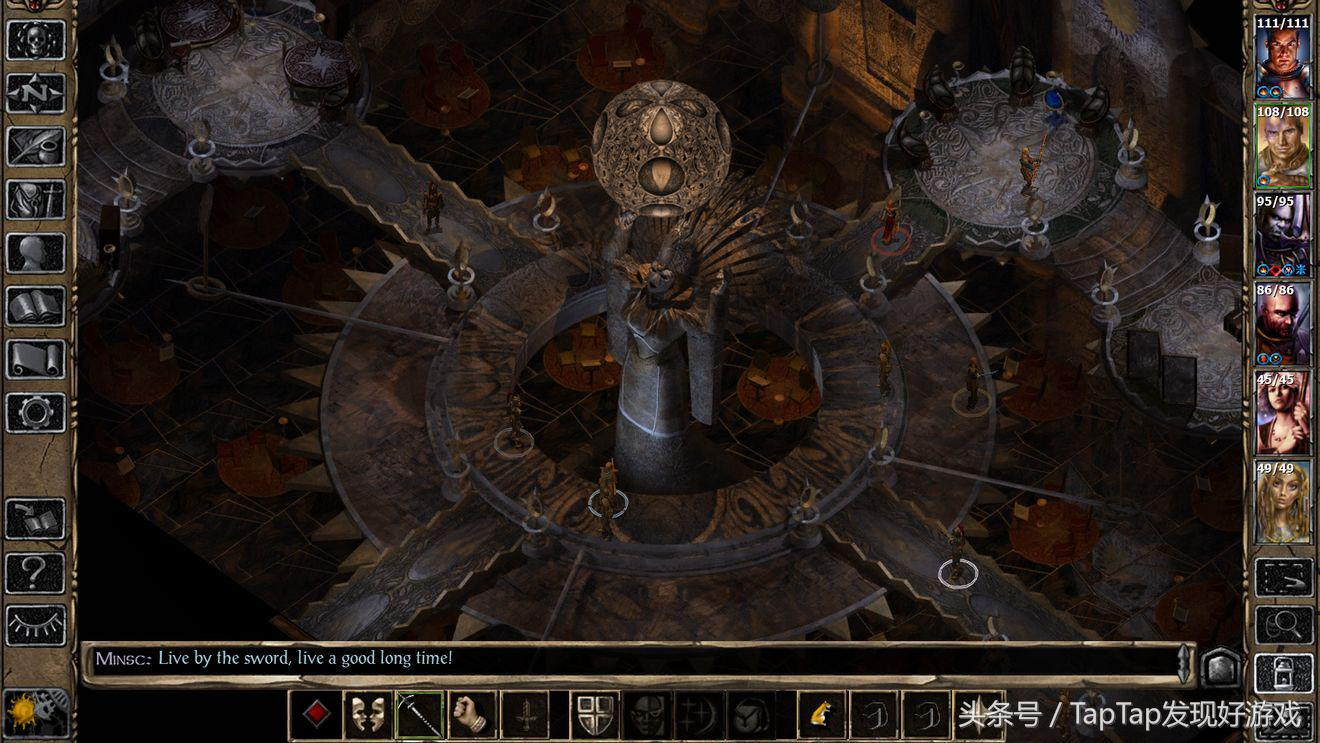The width and height of the screenshot is (1320, 743).
Task: Open the inventory screen
Action: click(x=35, y=199)
